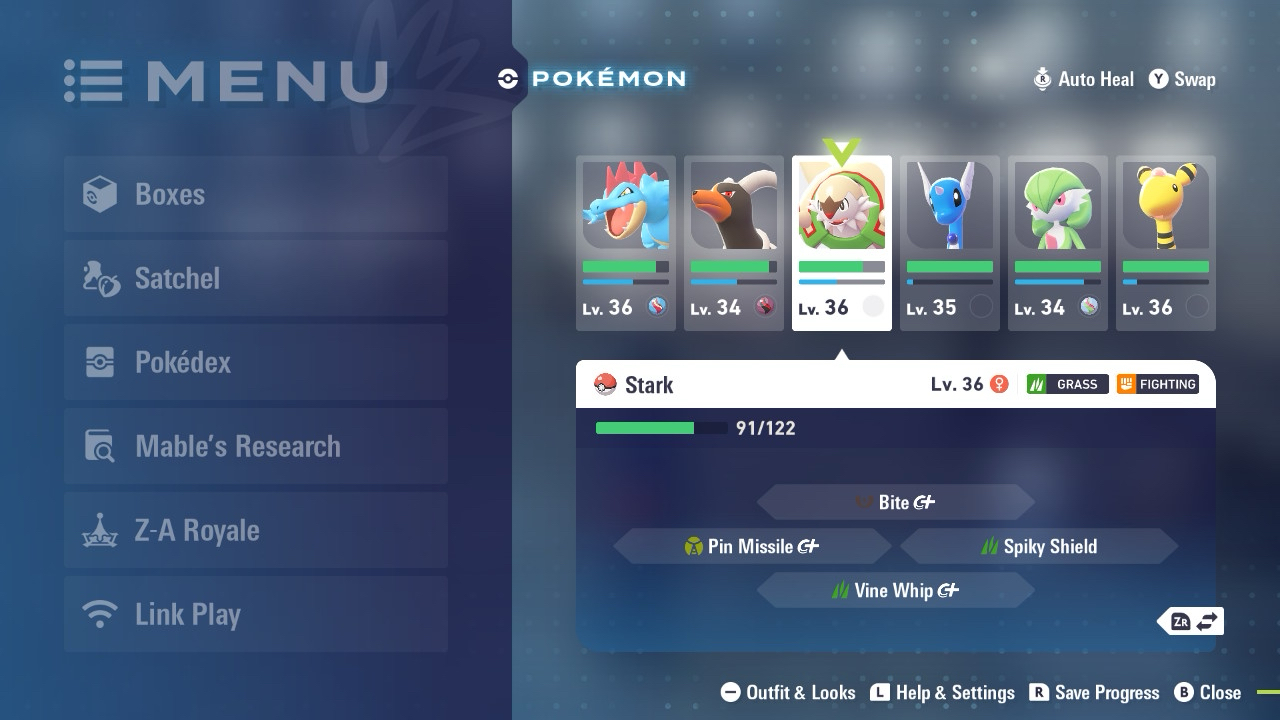1280x720 pixels.
Task: Open the Pokédex entry
Action: click(x=256, y=362)
